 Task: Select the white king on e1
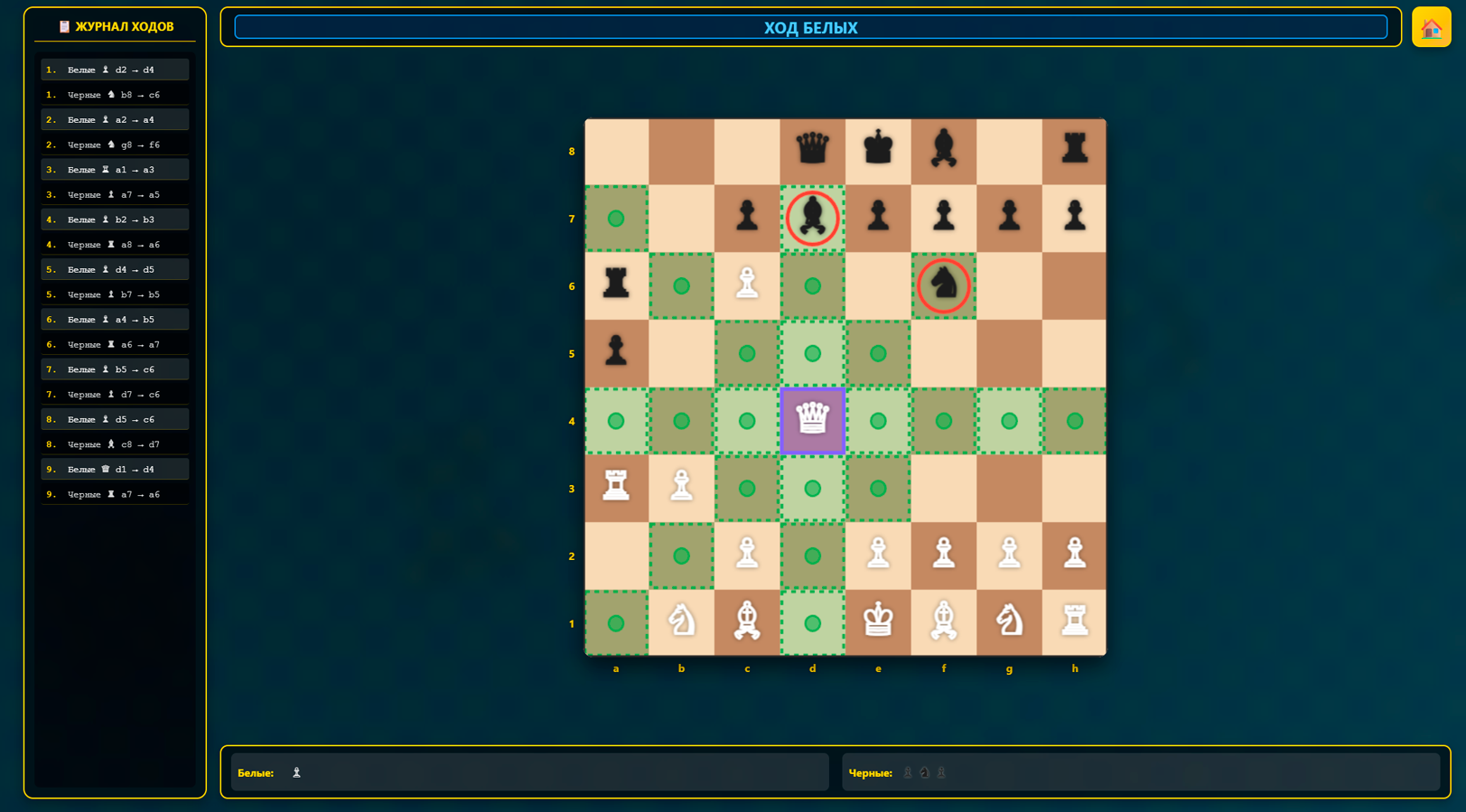[878, 623]
